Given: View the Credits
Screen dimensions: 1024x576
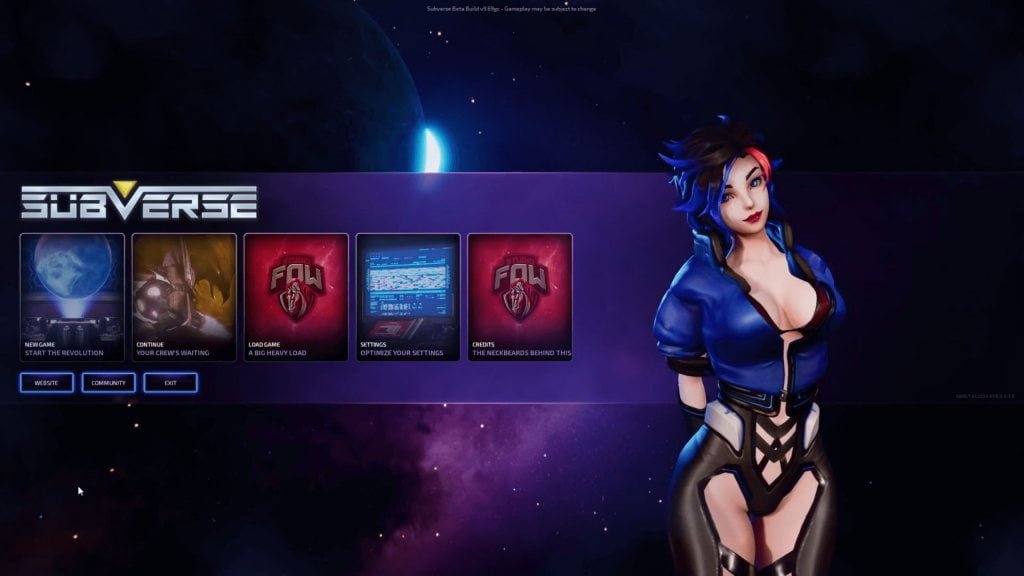Looking at the screenshot, I should point(520,296).
